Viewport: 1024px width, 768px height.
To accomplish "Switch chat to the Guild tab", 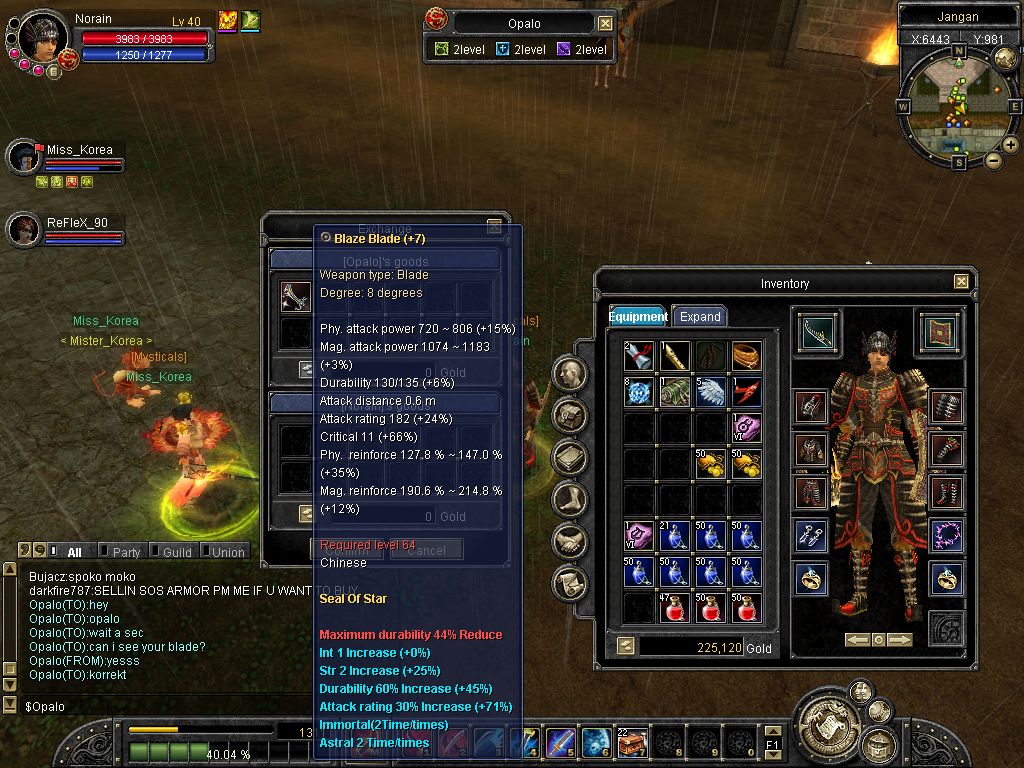I will coord(177,551).
